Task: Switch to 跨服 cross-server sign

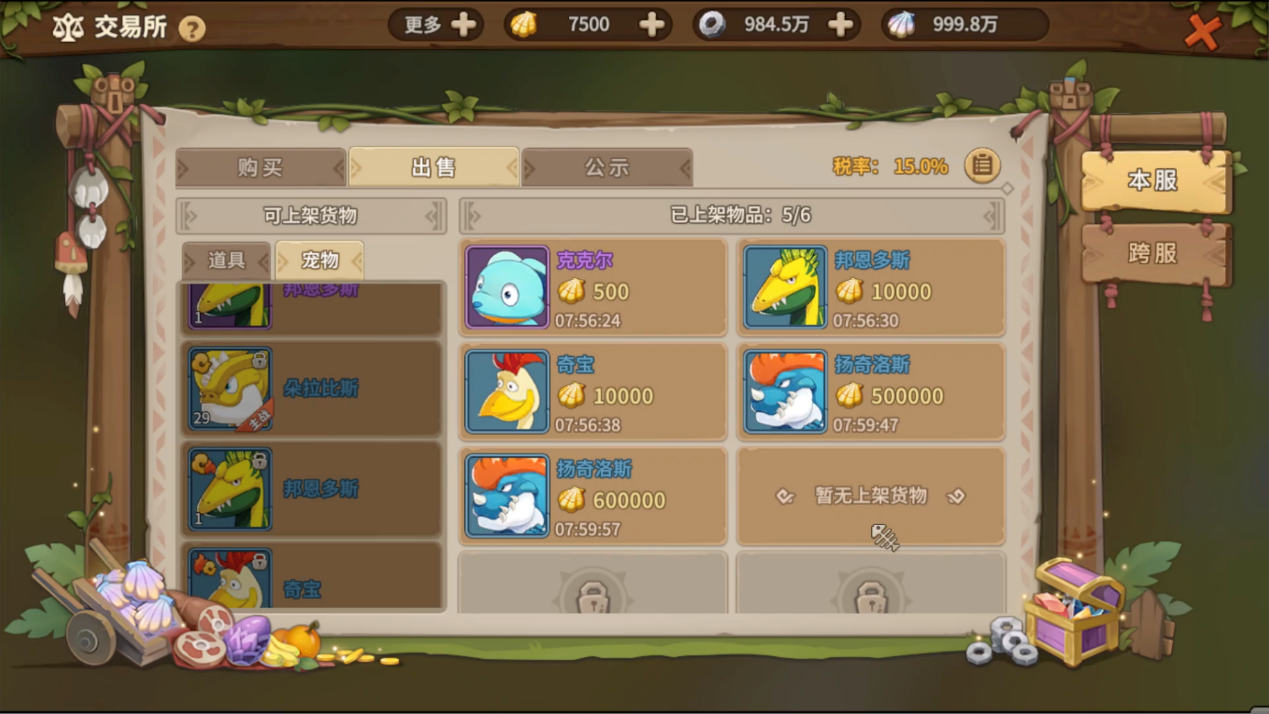Action: pyautogui.click(x=1154, y=254)
